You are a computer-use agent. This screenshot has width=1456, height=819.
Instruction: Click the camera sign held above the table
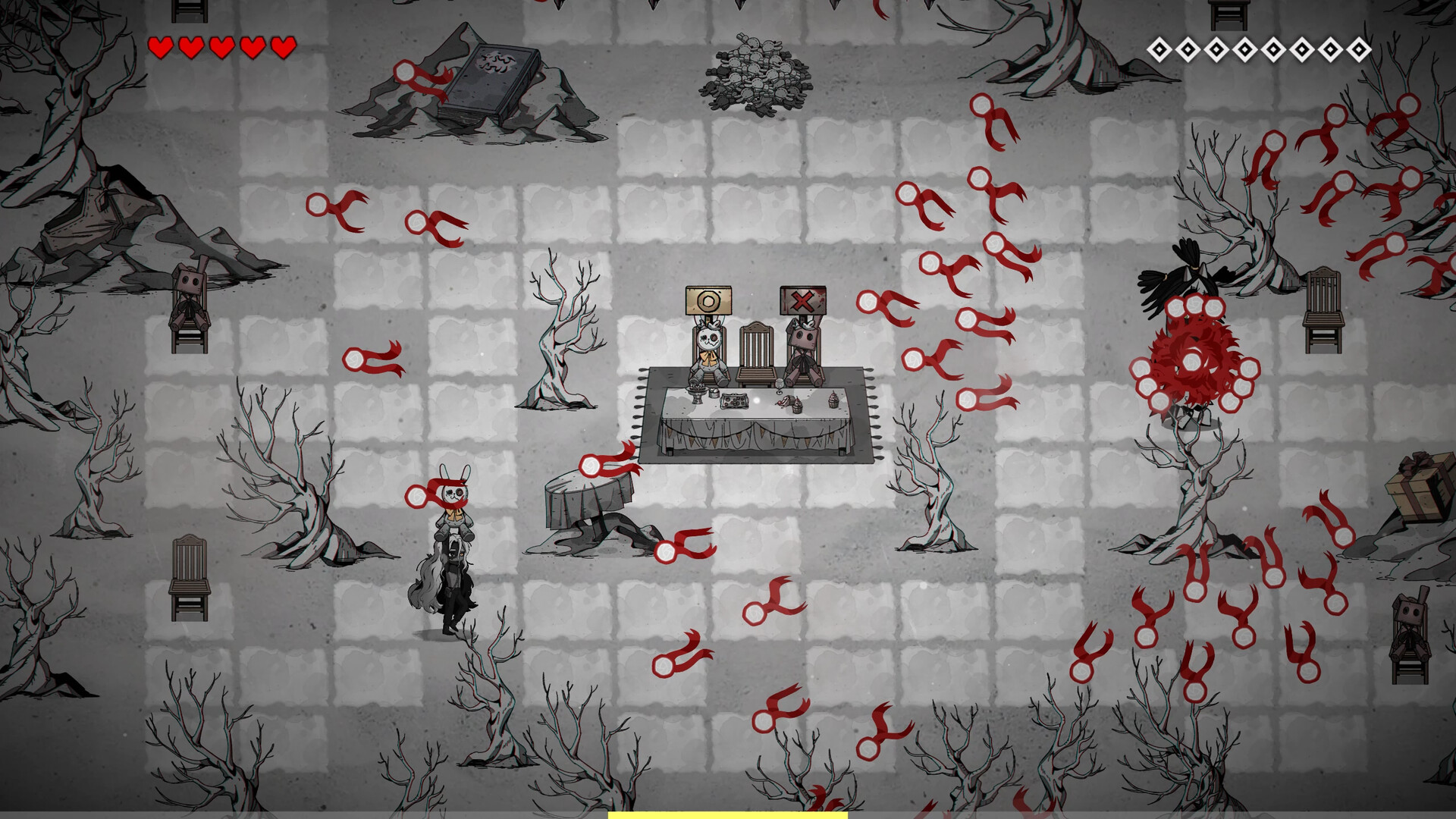coord(708,301)
